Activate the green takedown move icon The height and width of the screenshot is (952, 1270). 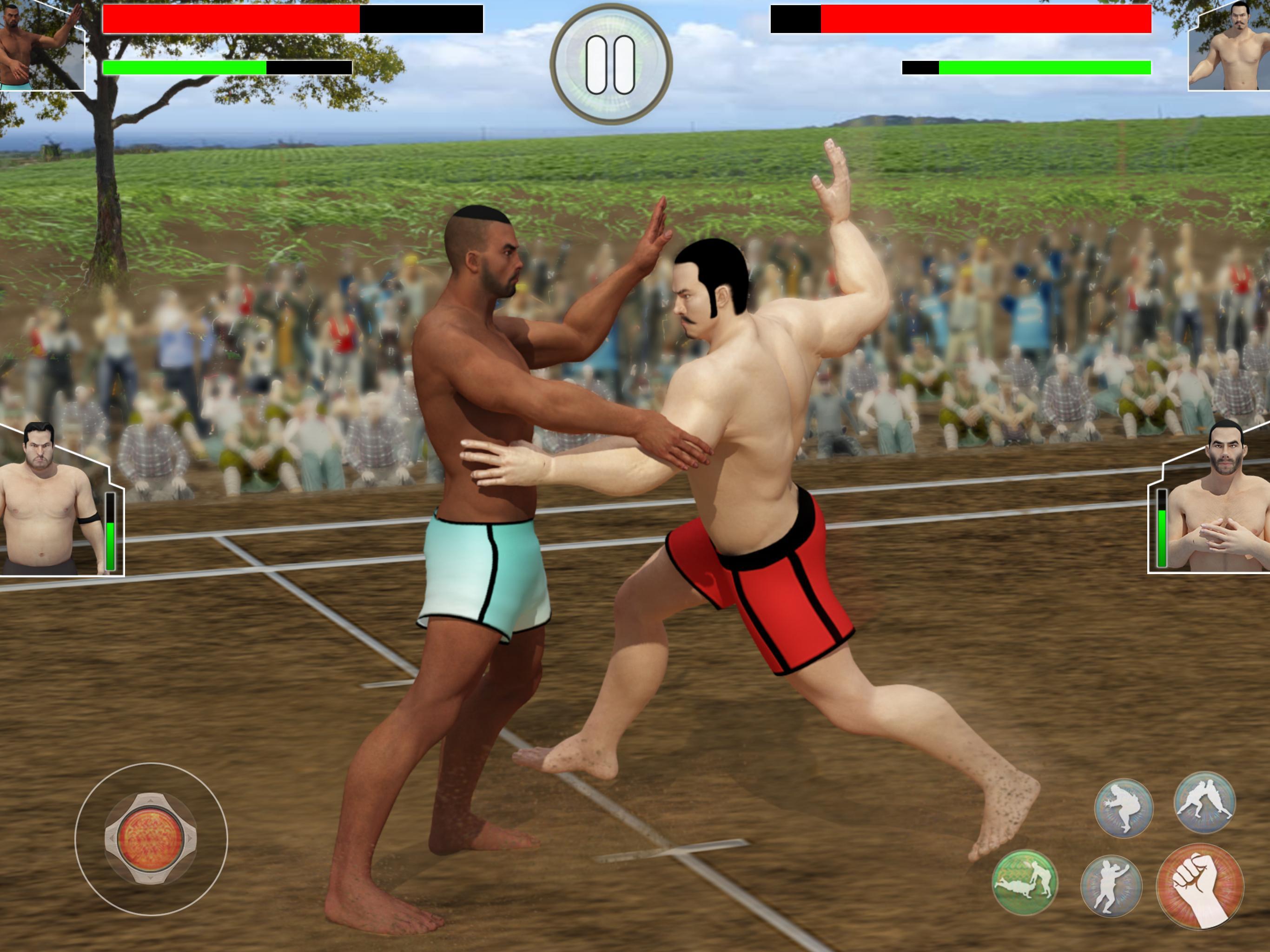click(1025, 882)
